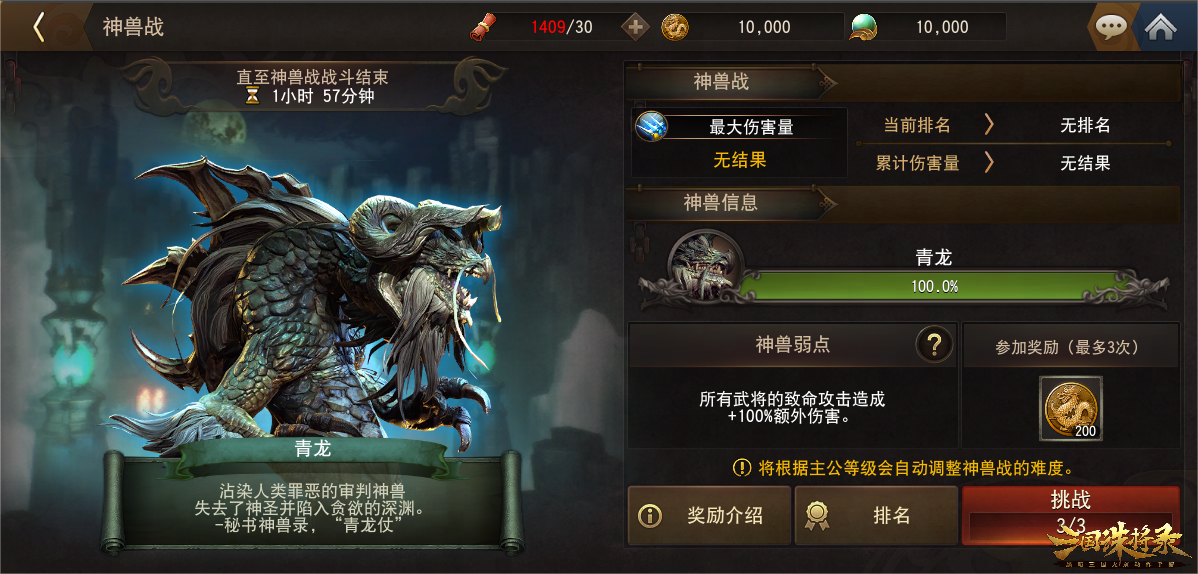Return to the home screen
Viewport: 1198px width, 574px height.
tap(1160, 27)
